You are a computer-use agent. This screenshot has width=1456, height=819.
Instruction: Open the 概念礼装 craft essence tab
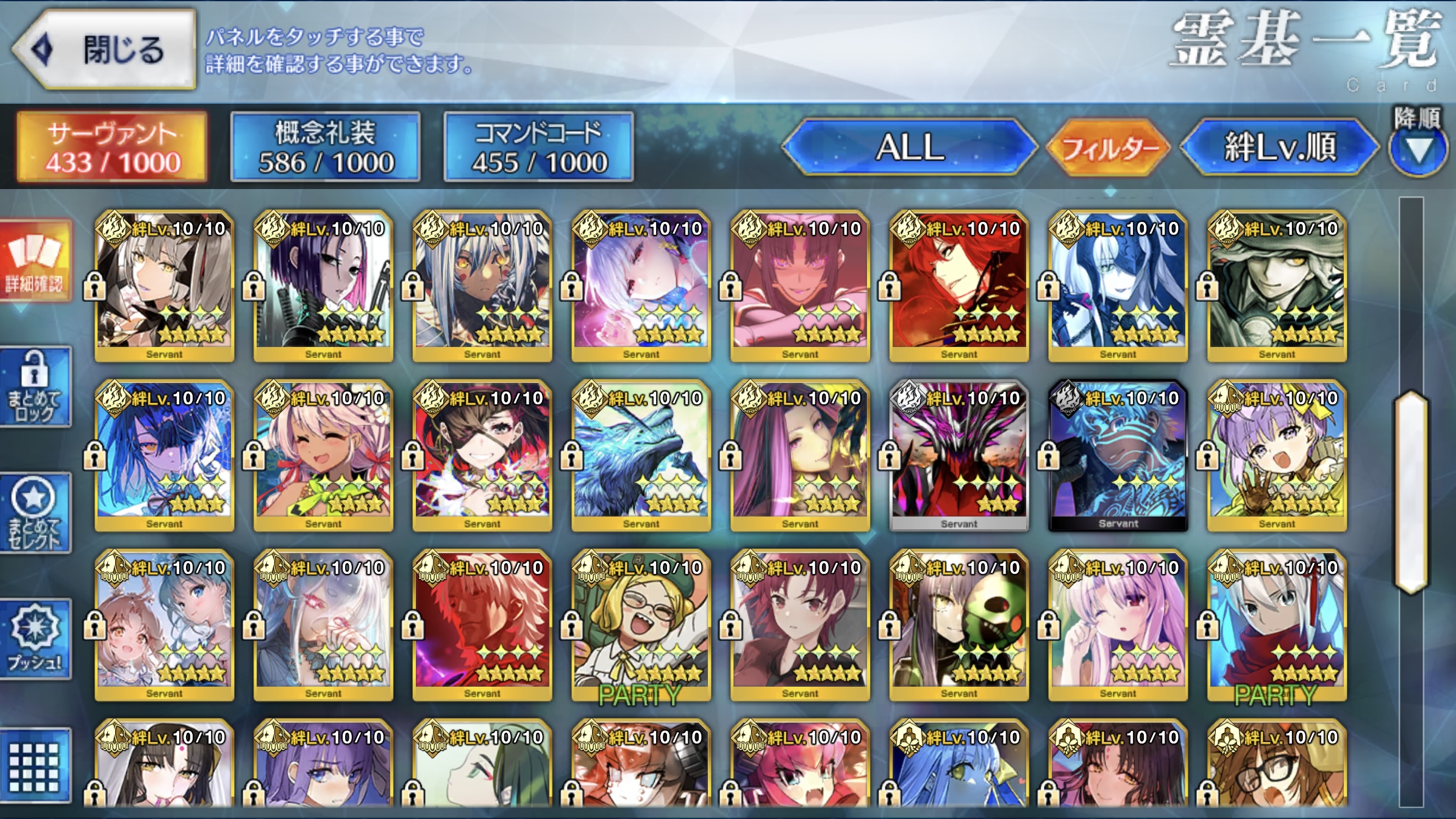click(x=326, y=147)
